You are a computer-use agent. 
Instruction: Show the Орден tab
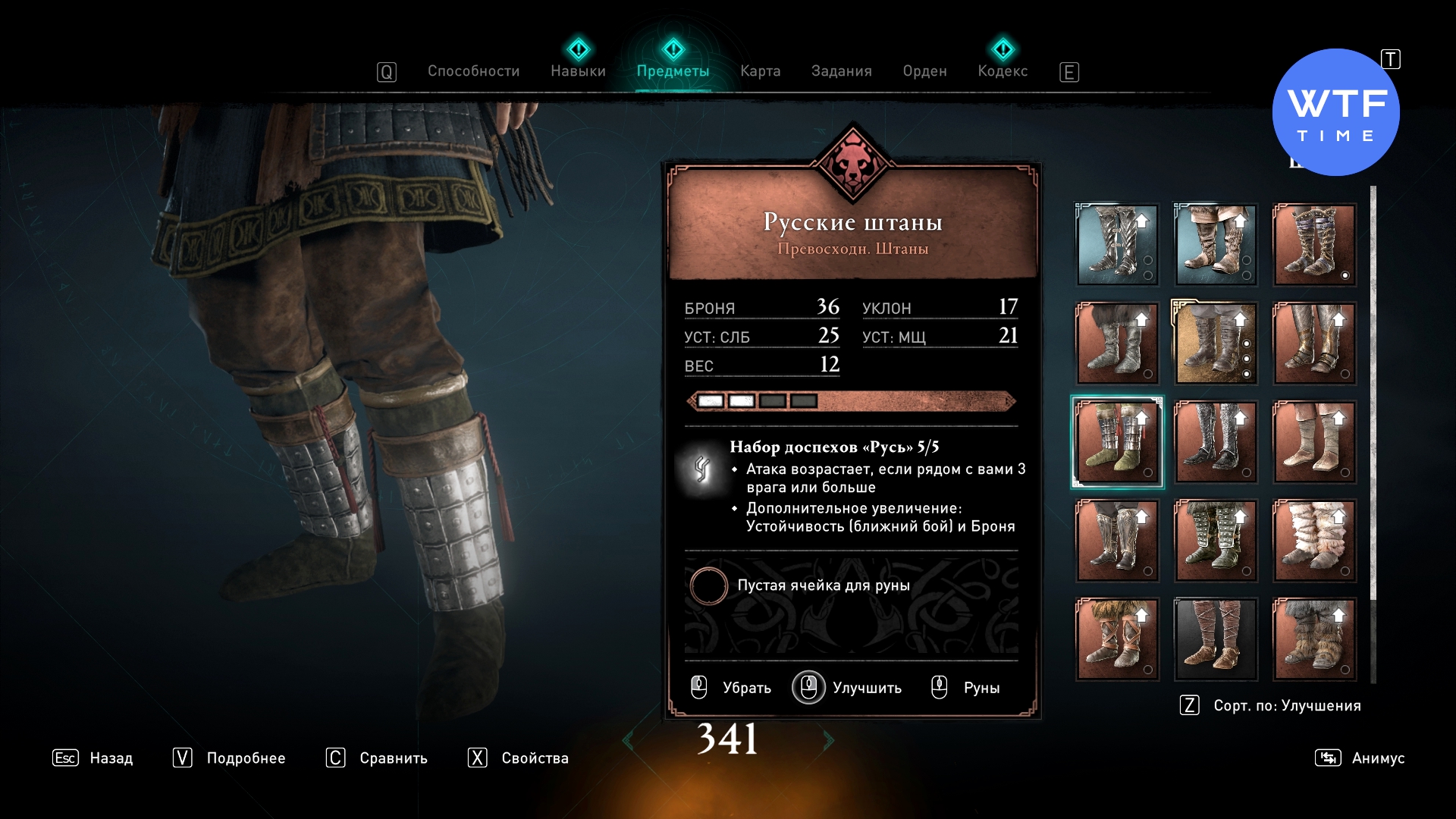[x=924, y=71]
